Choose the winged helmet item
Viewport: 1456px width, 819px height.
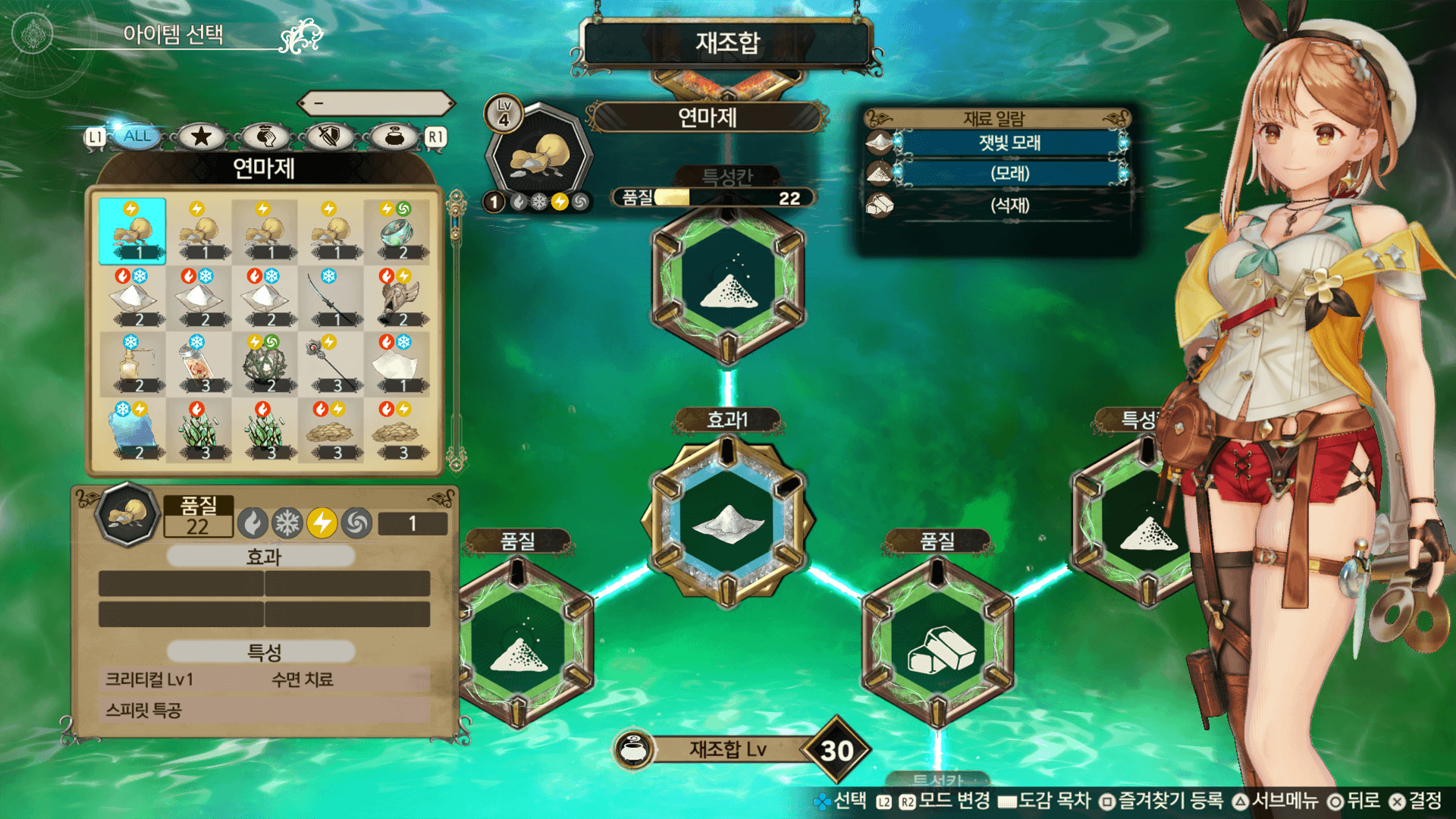tap(397, 298)
